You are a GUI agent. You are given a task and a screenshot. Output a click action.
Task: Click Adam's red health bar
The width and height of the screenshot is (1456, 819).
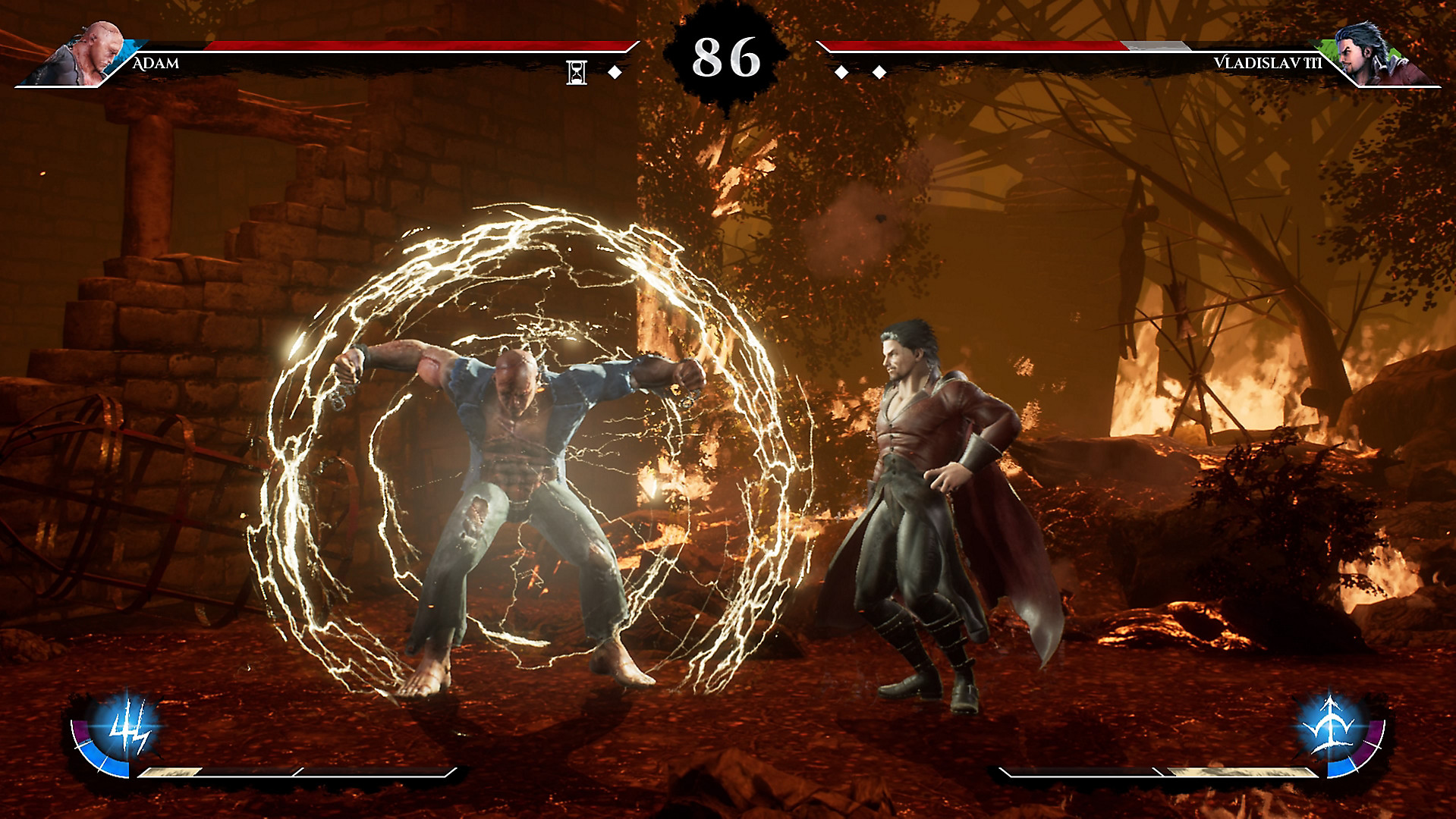[417, 44]
